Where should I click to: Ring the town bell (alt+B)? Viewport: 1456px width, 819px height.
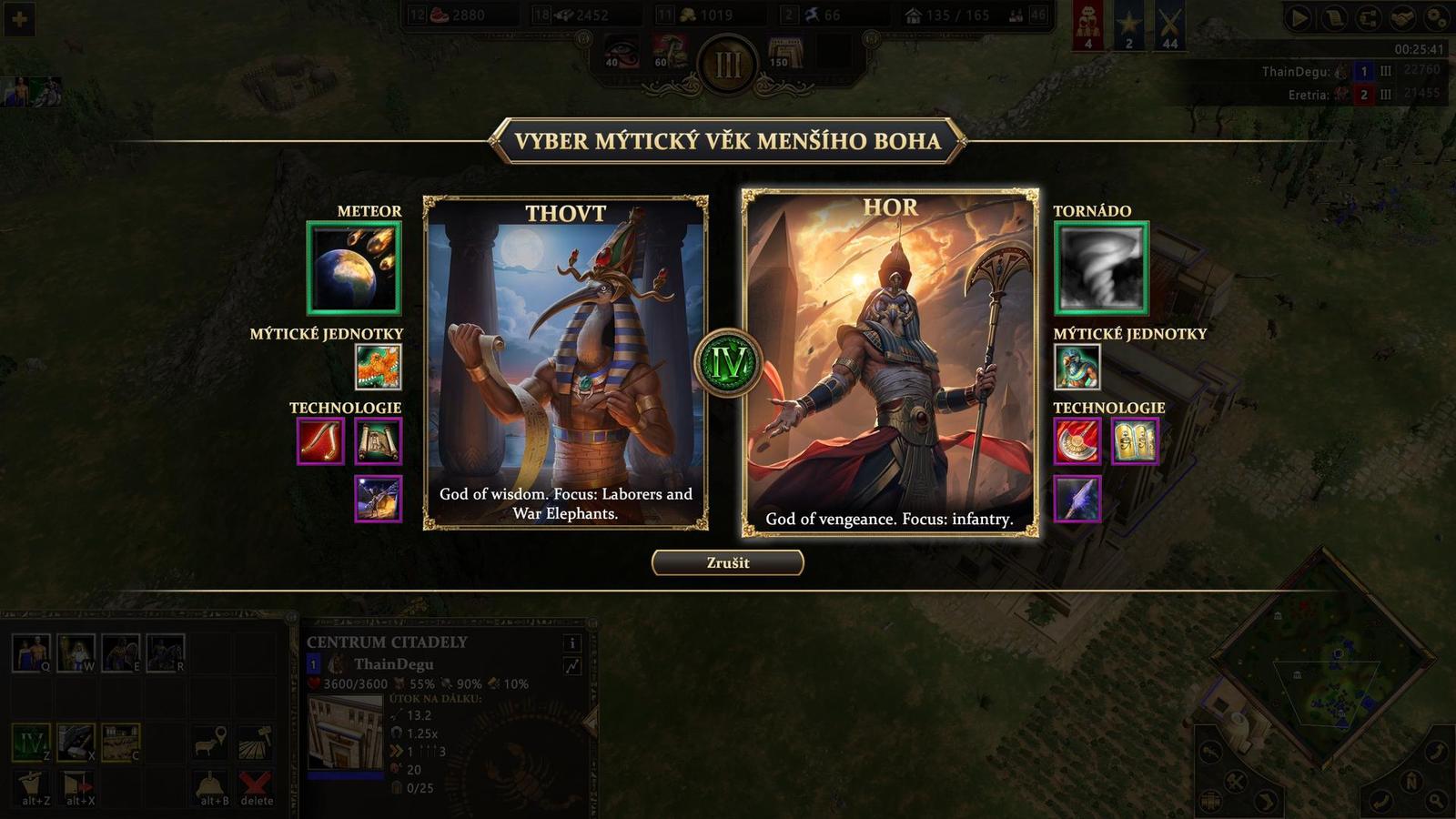[211, 784]
